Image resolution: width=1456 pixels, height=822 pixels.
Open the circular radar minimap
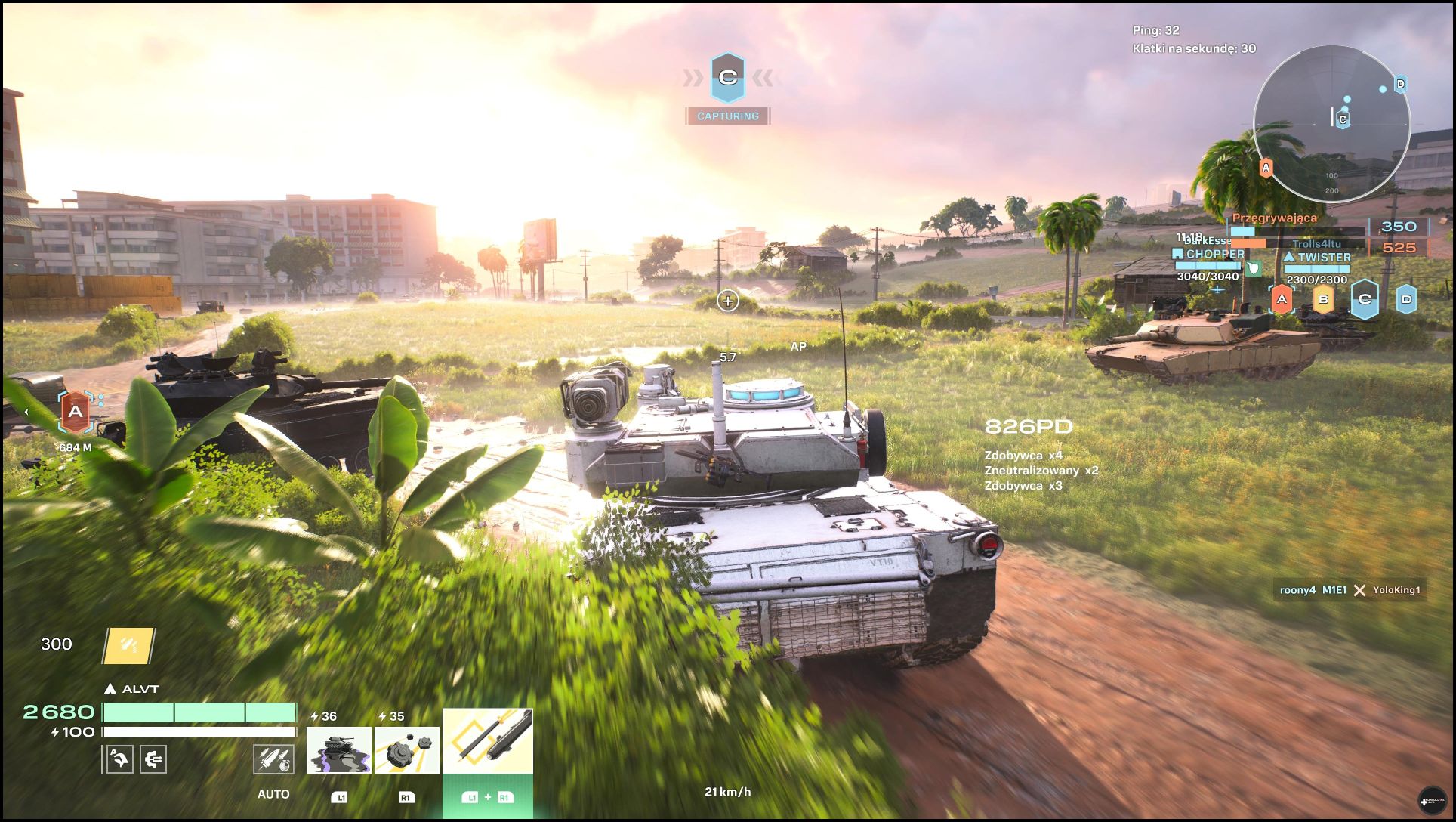click(1332, 125)
